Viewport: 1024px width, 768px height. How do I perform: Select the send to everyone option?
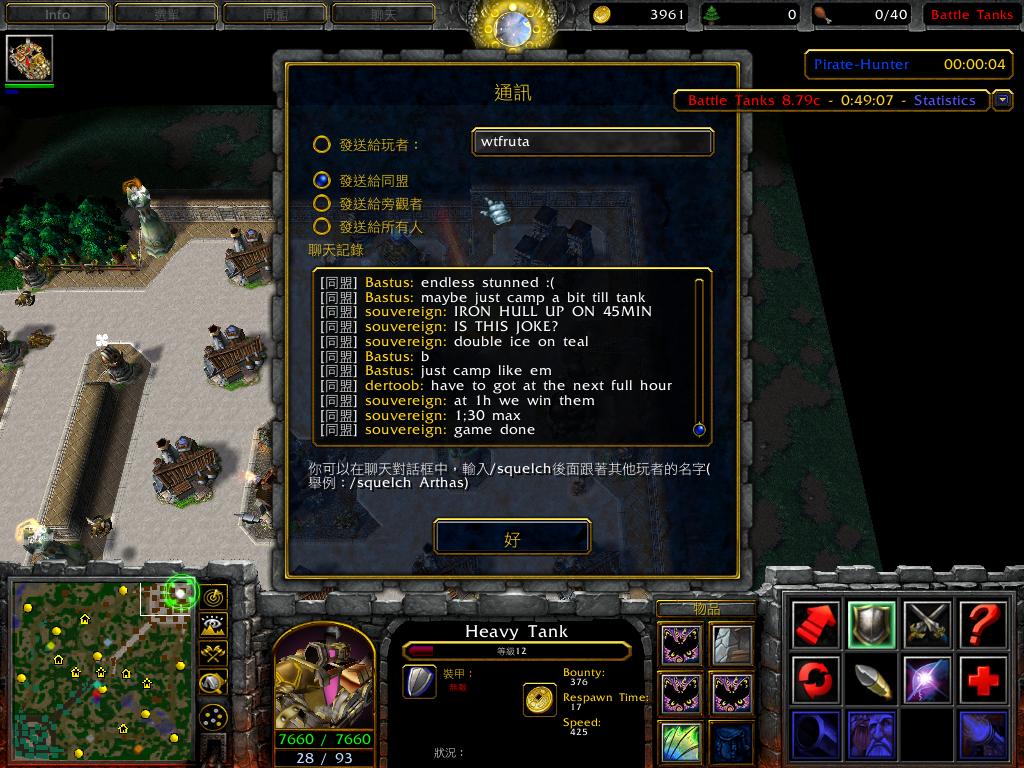click(x=322, y=227)
